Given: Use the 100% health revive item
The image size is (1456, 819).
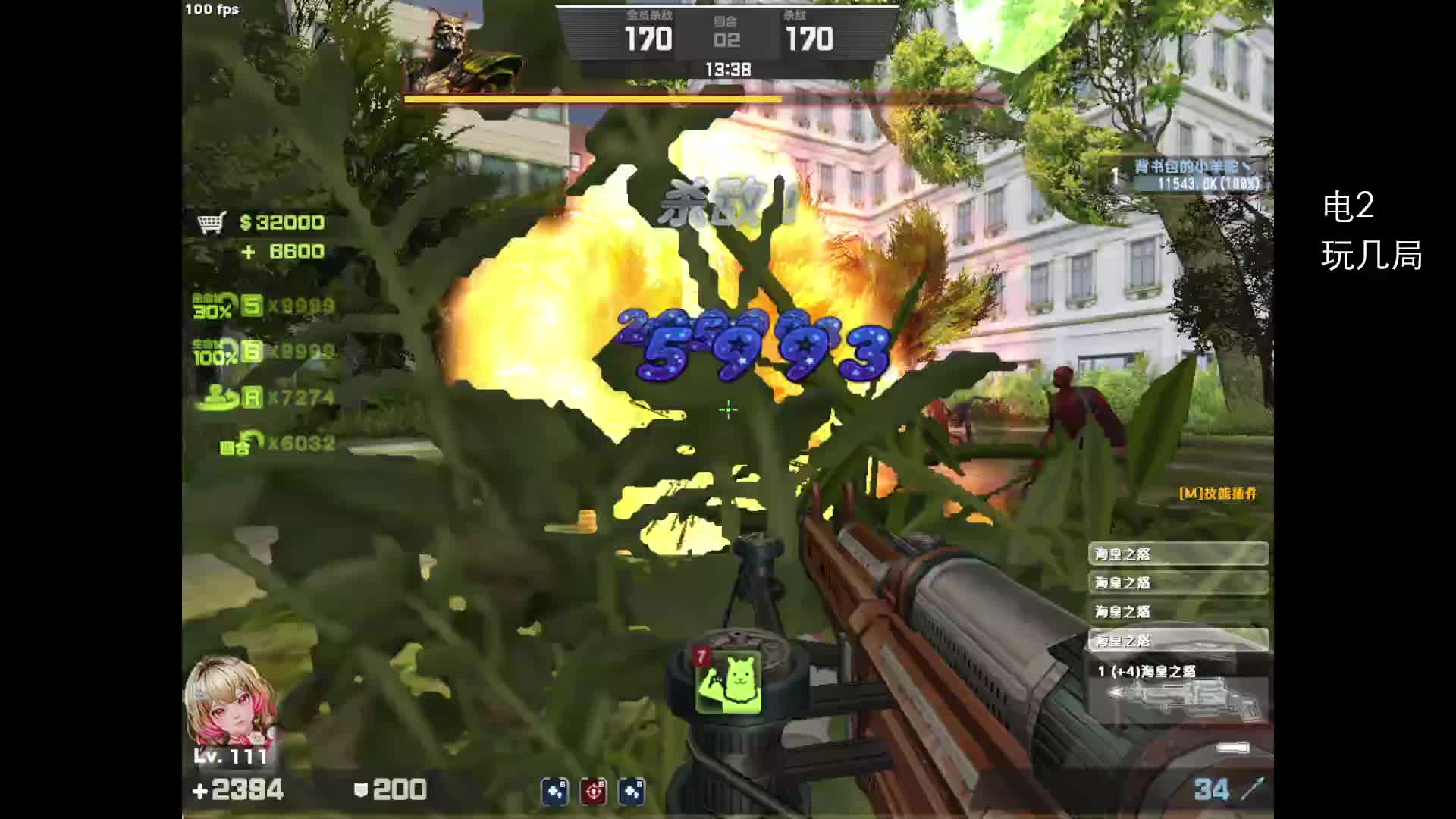Looking at the screenshot, I should [x=216, y=352].
